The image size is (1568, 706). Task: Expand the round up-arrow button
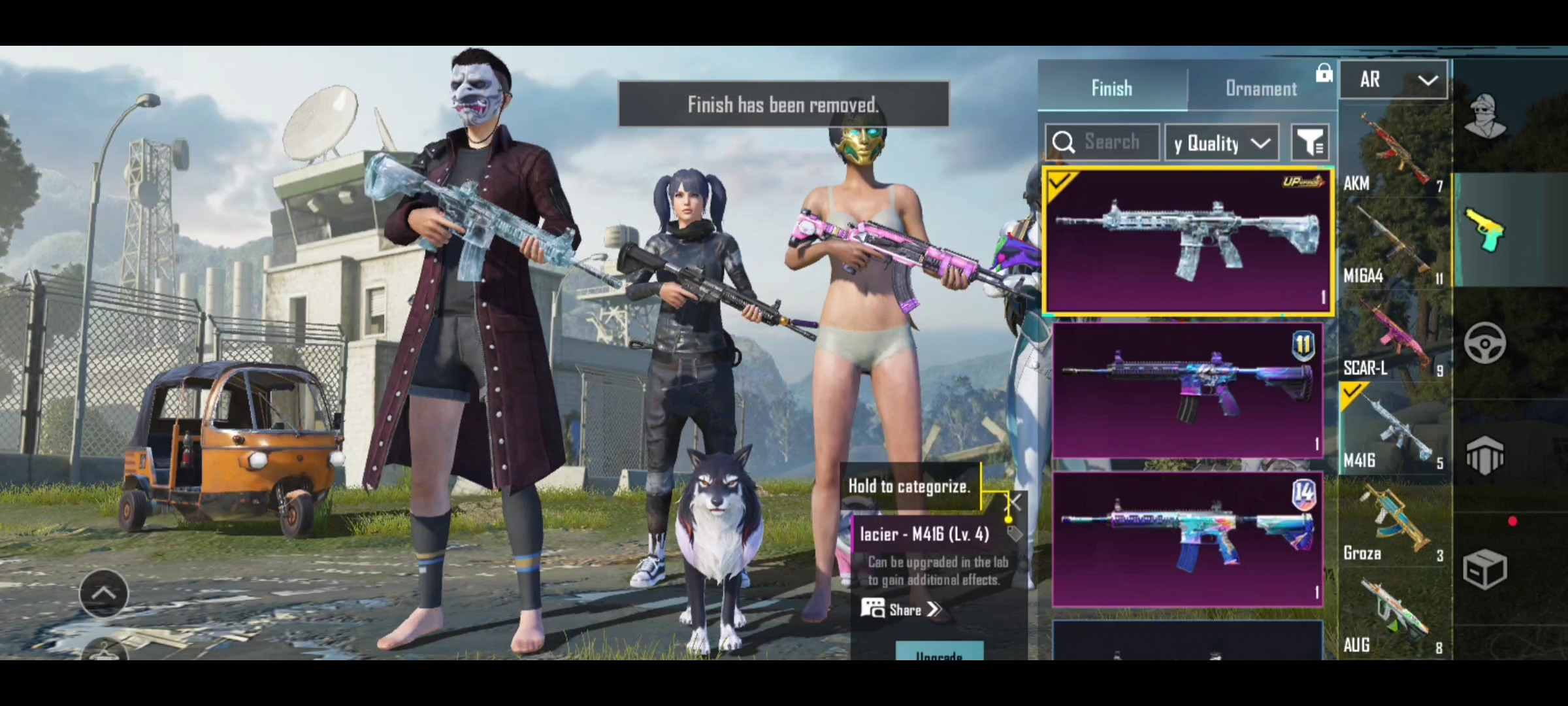pyautogui.click(x=104, y=593)
